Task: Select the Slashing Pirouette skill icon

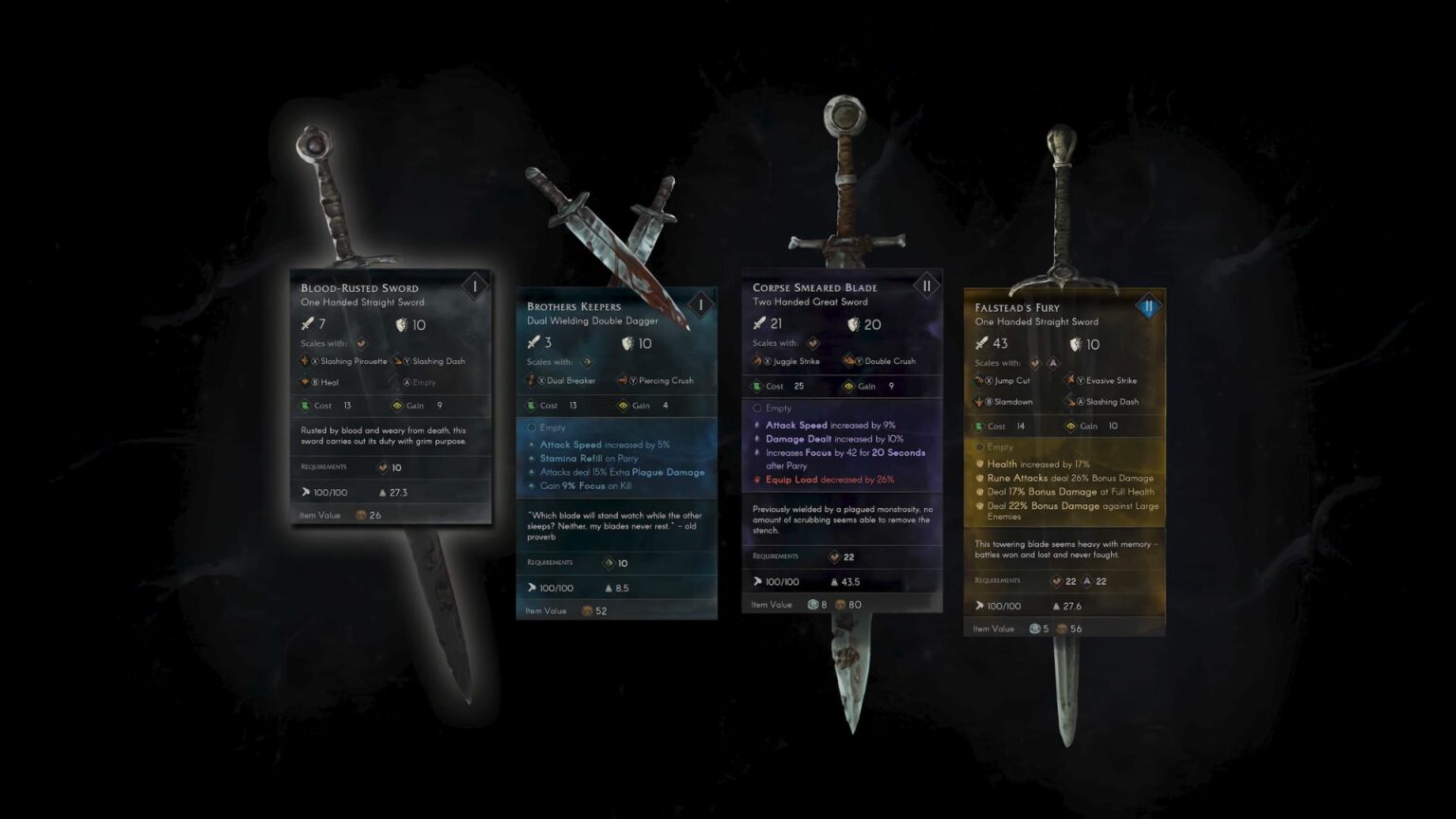Action: point(302,361)
